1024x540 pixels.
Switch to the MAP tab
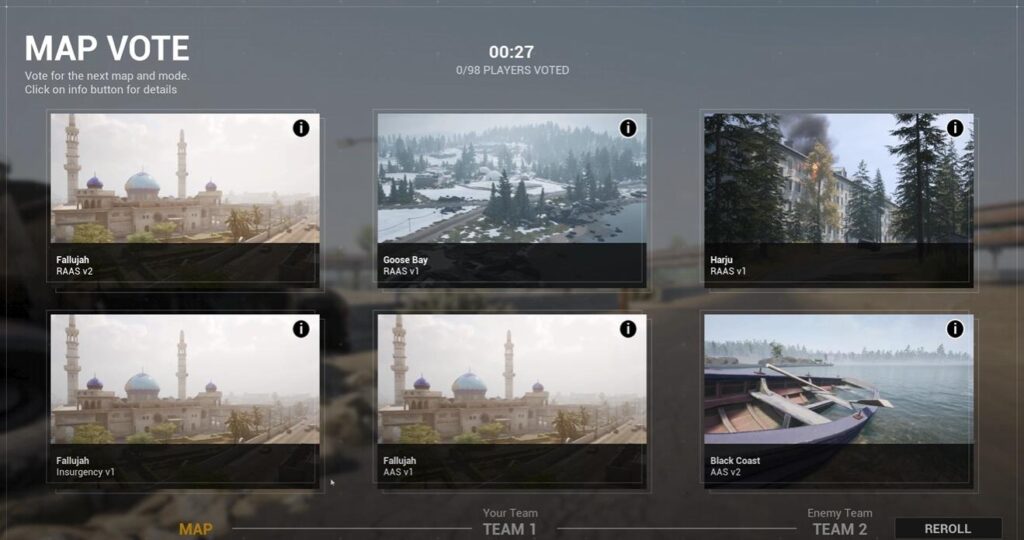point(195,529)
